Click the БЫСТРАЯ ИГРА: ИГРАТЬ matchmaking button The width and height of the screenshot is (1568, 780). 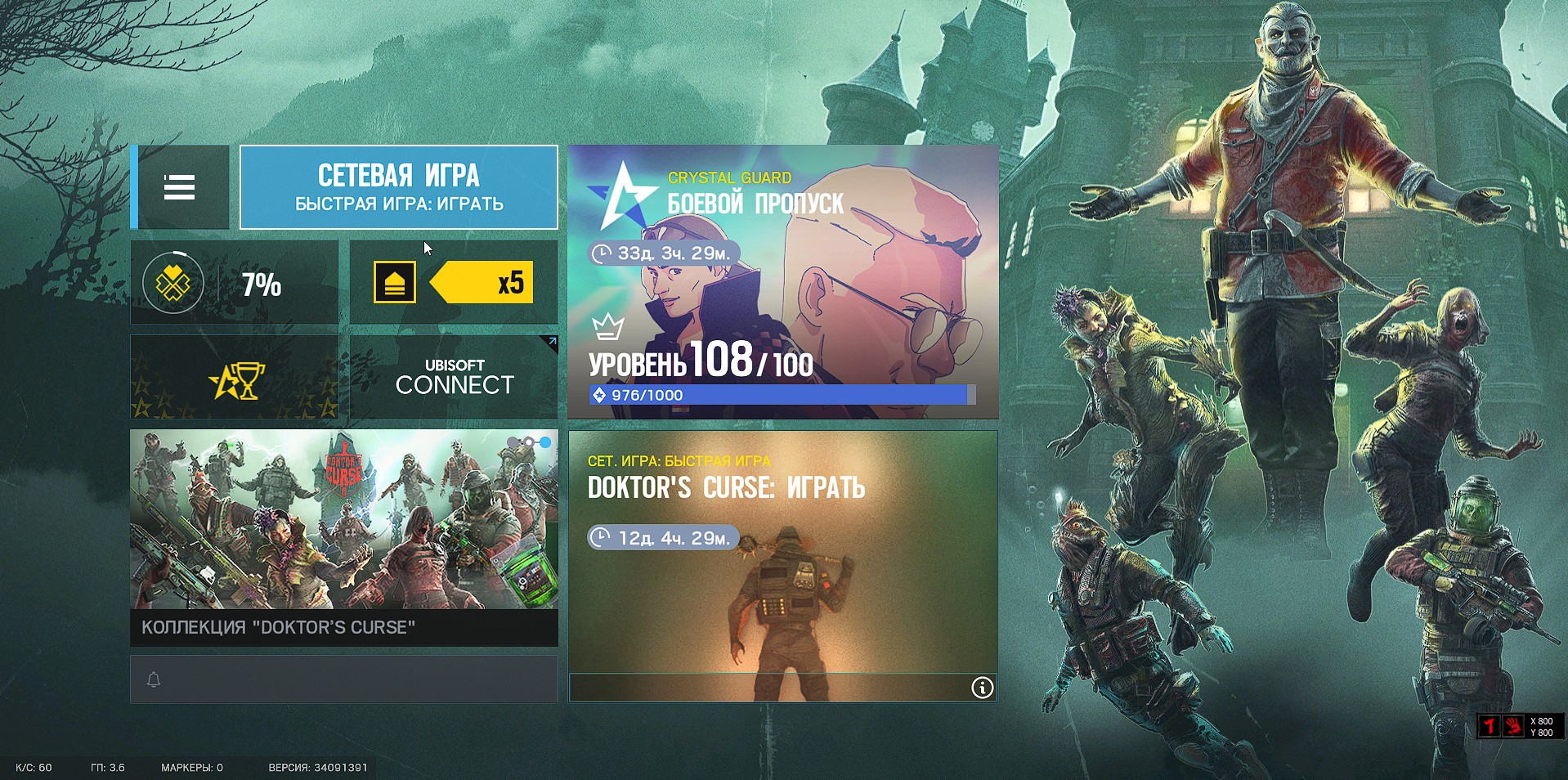pyautogui.click(x=398, y=187)
